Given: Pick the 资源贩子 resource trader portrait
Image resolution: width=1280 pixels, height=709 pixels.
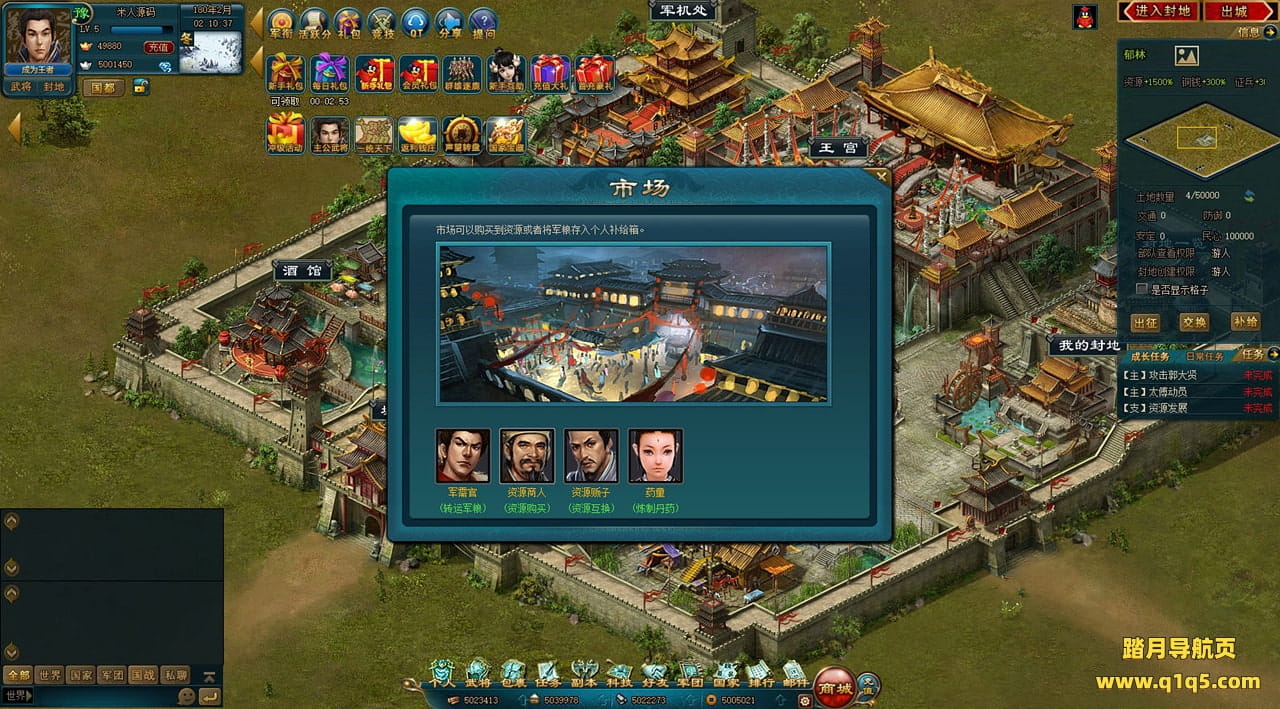Looking at the screenshot, I should click(591, 456).
